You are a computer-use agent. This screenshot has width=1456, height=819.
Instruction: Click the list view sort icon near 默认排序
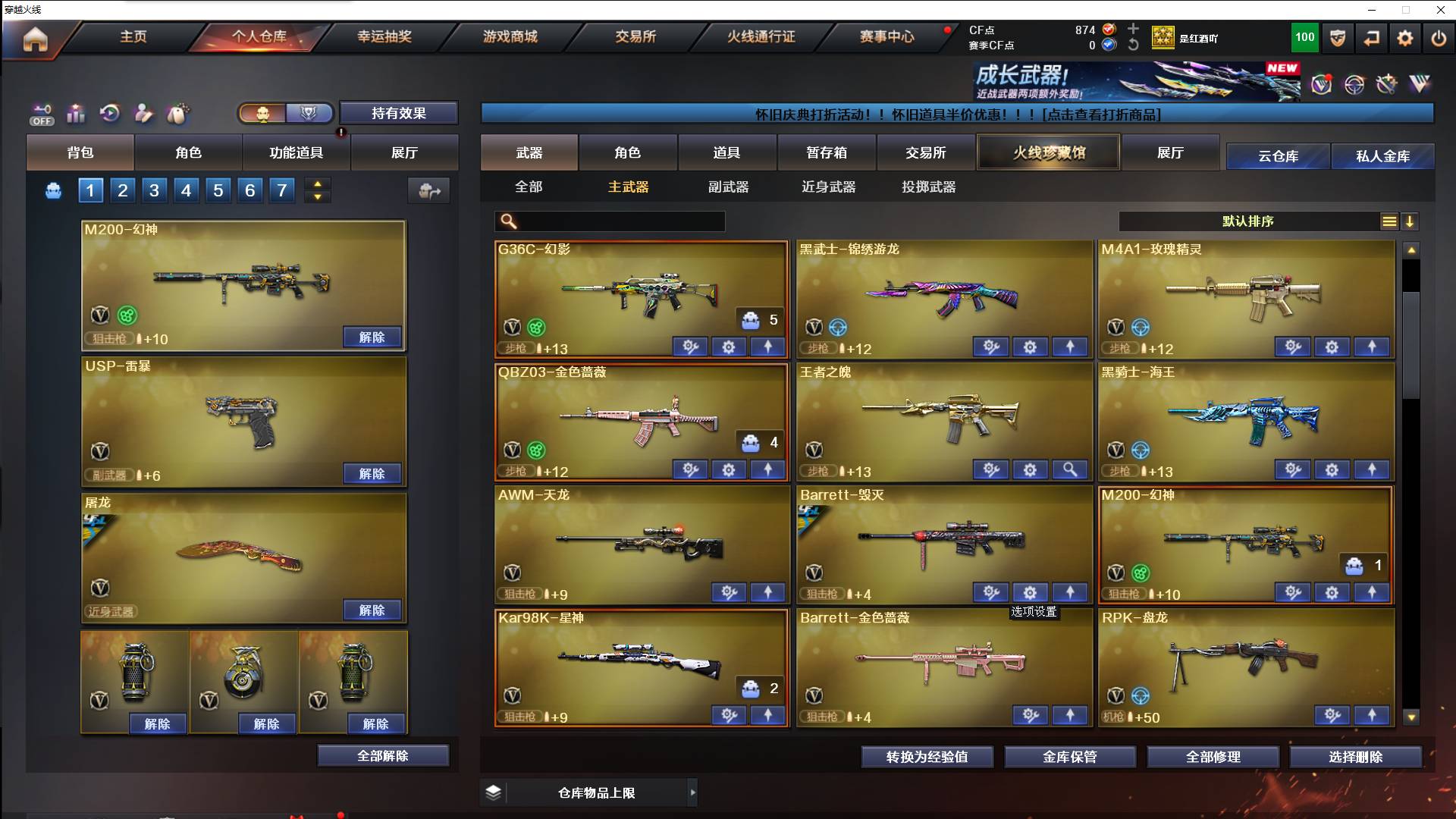click(1388, 221)
